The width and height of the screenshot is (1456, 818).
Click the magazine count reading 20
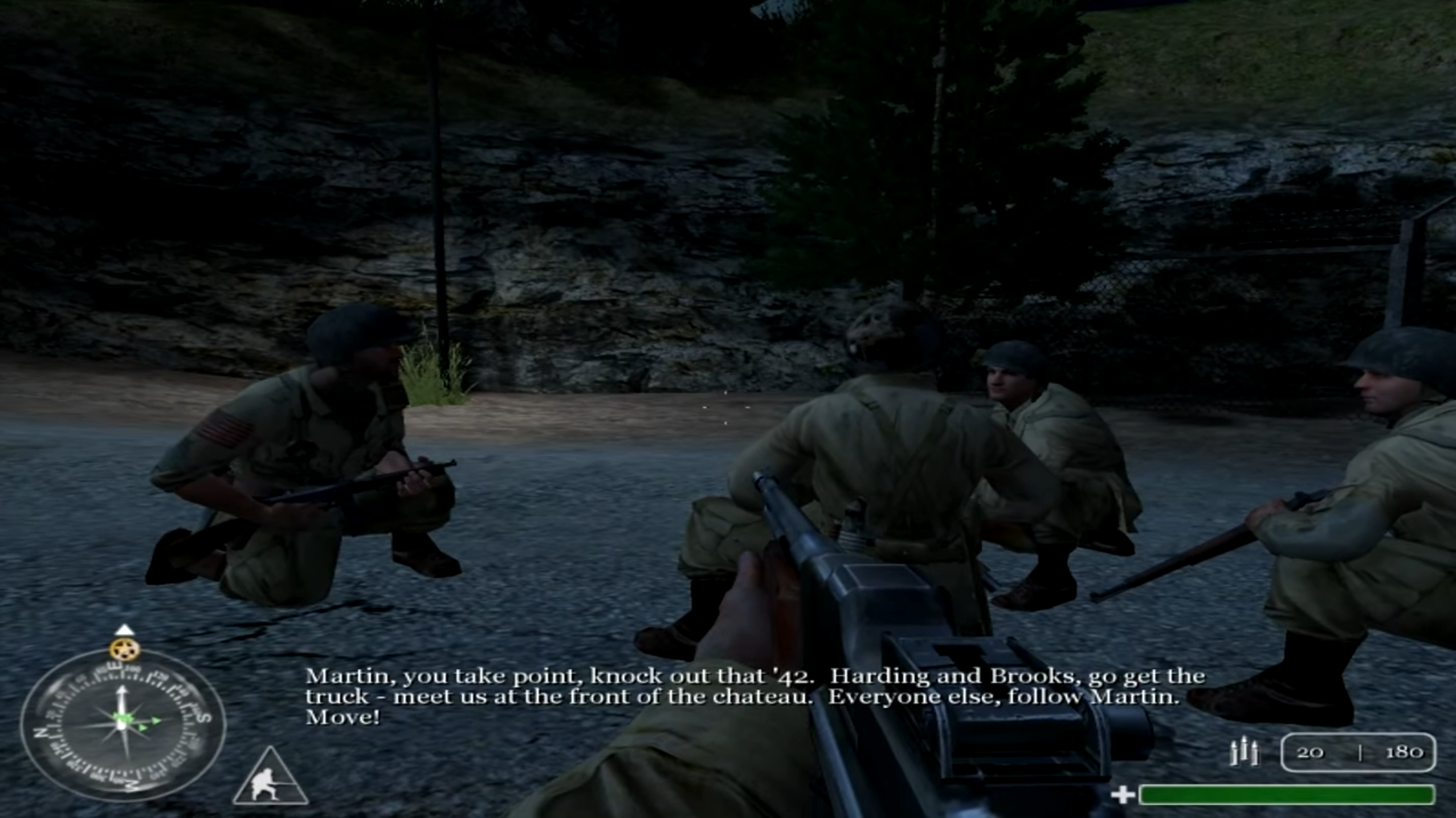[1310, 754]
